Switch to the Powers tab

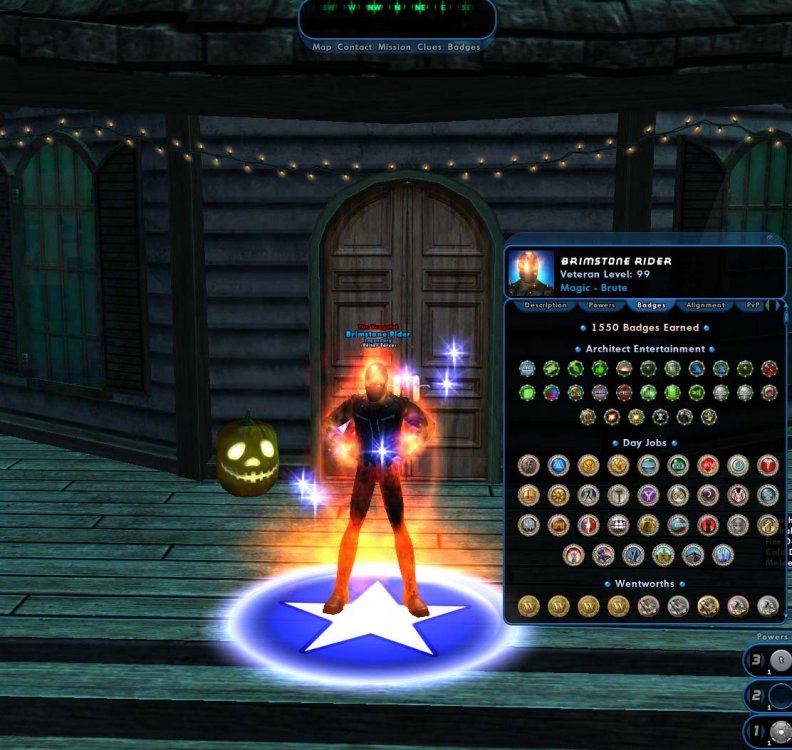click(601, 305)
